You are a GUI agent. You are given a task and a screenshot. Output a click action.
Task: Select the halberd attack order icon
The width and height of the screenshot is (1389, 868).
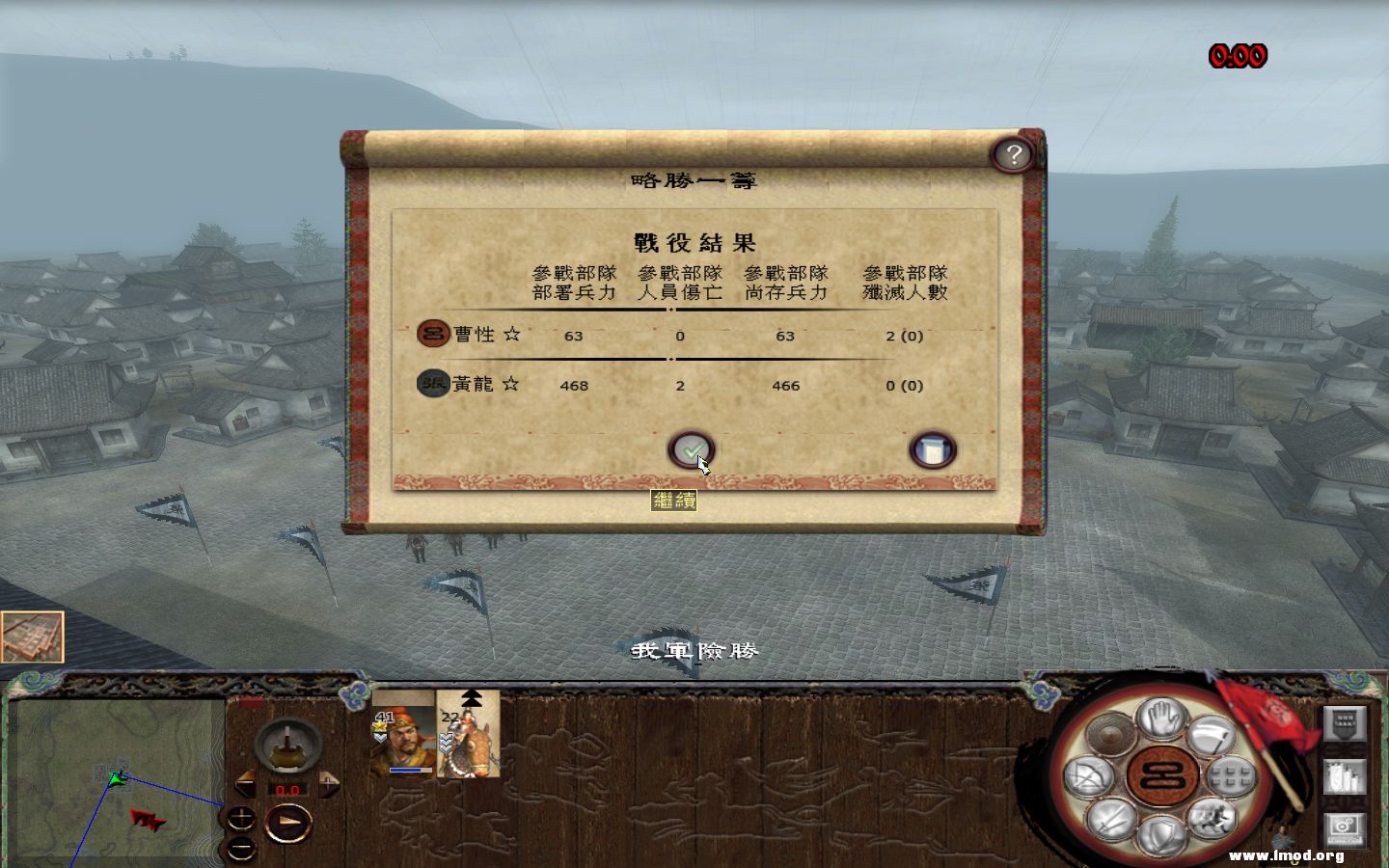(x=1212, y=737)
